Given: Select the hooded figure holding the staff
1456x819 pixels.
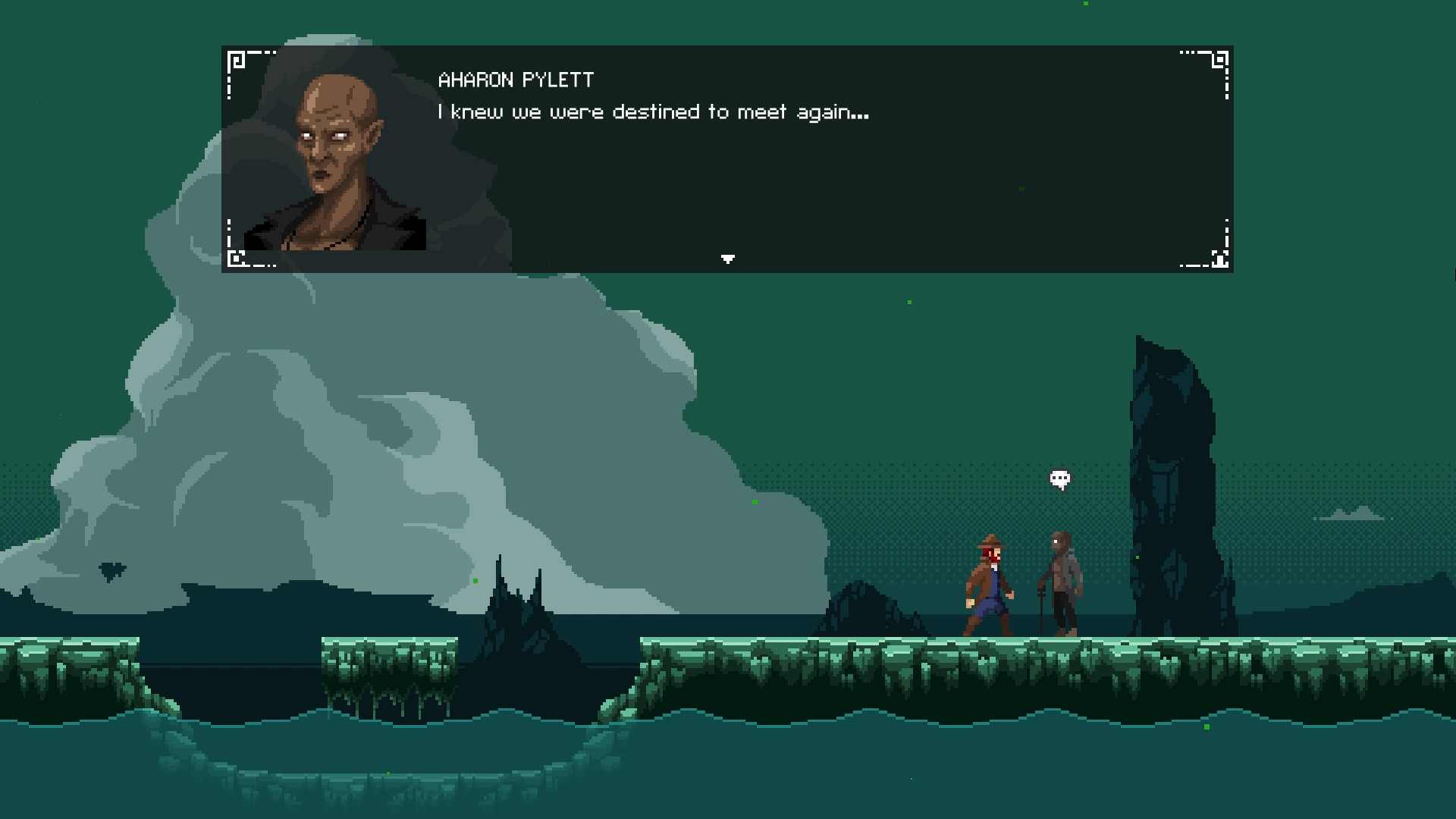Looking at the screenshot, I should point(1062,584).
